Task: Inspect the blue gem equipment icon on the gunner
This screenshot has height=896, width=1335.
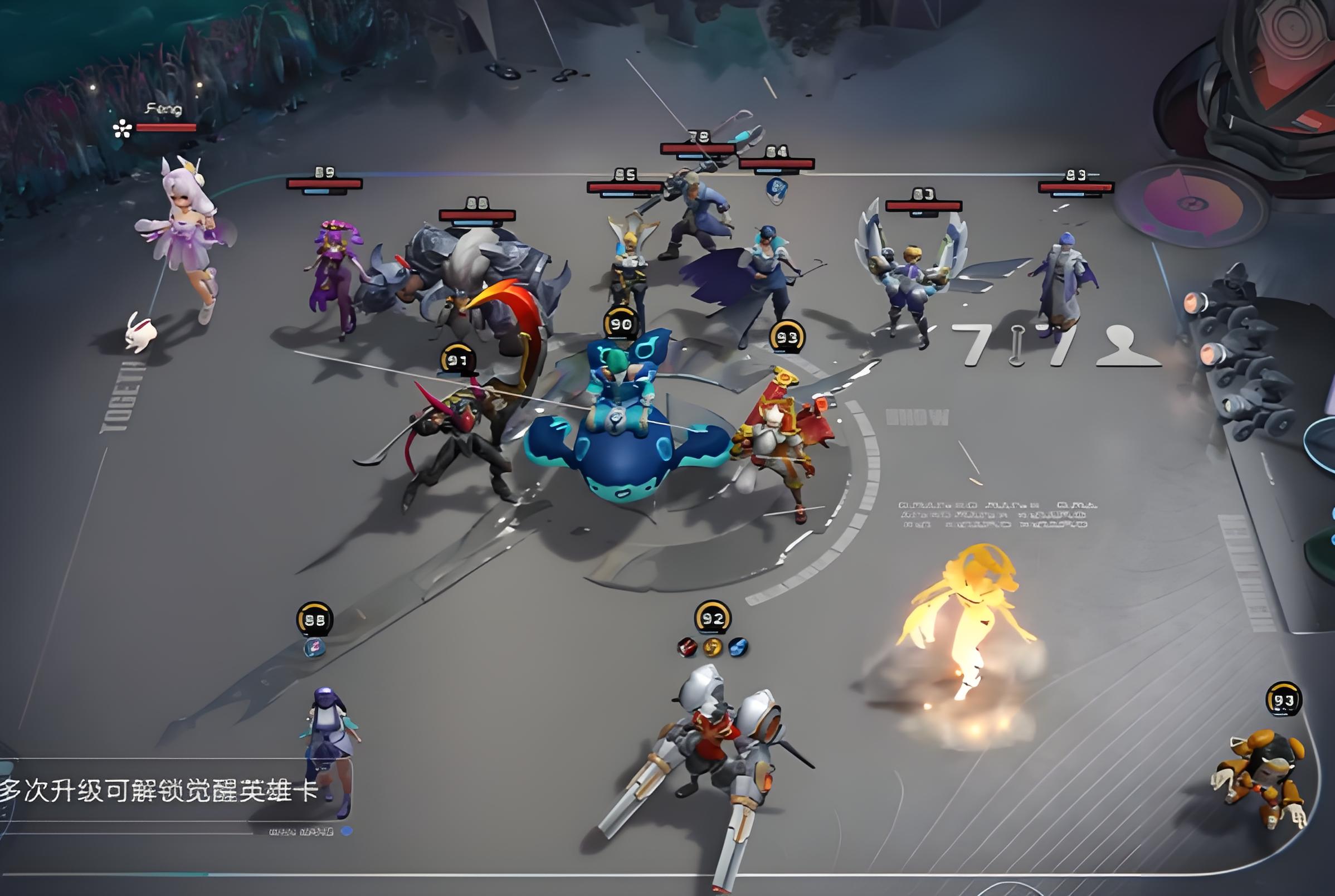Action: [738, 647]
